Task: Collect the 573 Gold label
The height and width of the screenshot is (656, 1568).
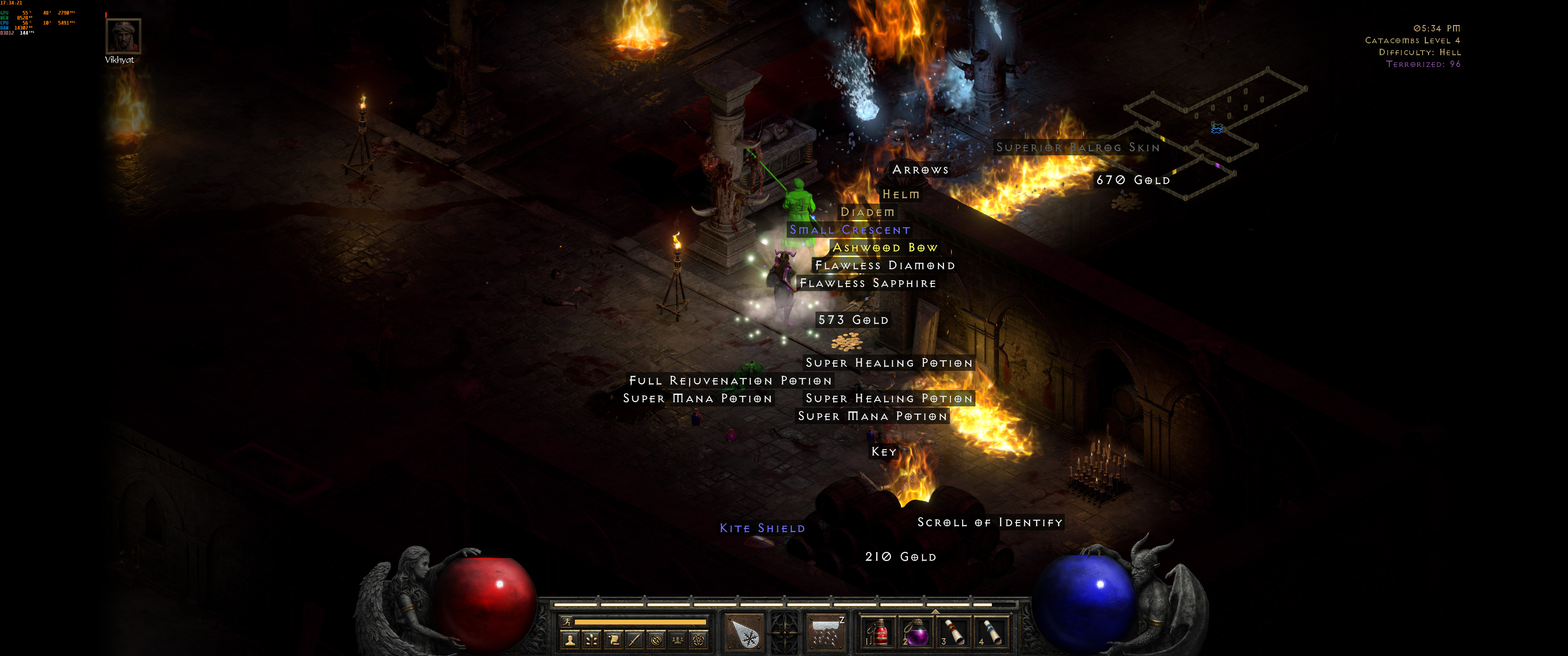Action: tap(853, 320)
